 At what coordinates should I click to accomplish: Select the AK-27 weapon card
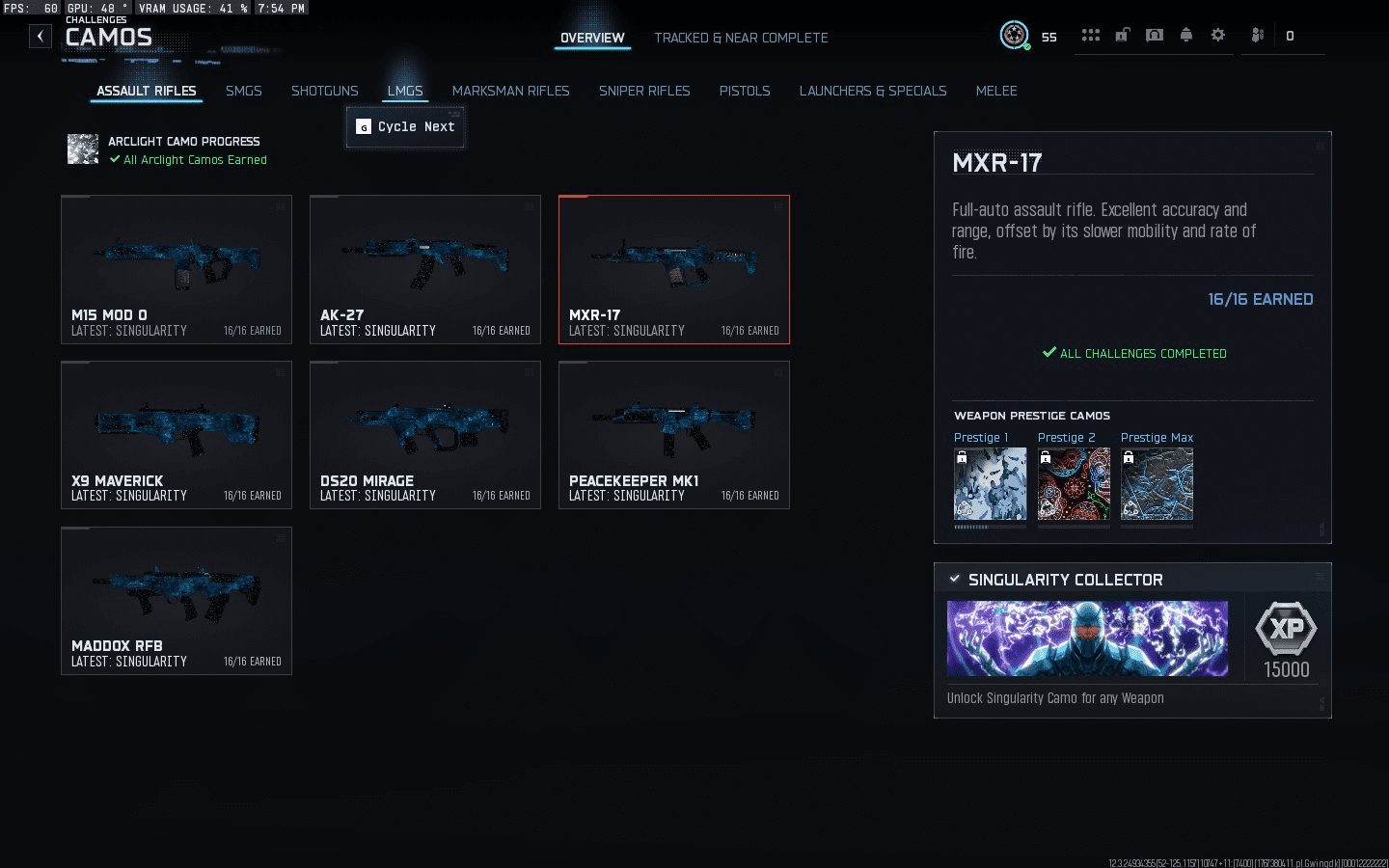[424, 270]
